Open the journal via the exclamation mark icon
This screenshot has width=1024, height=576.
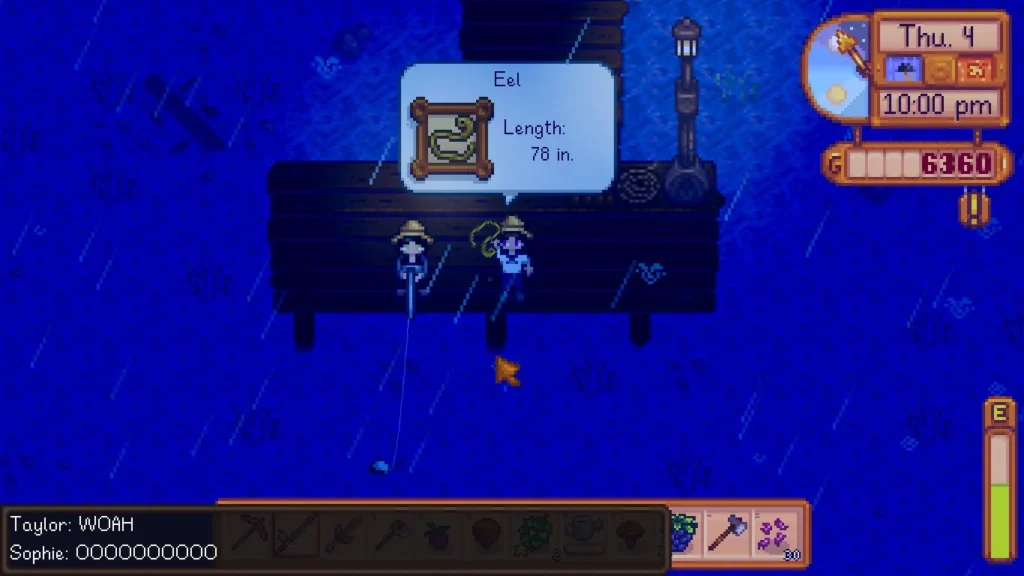(970, 208)
